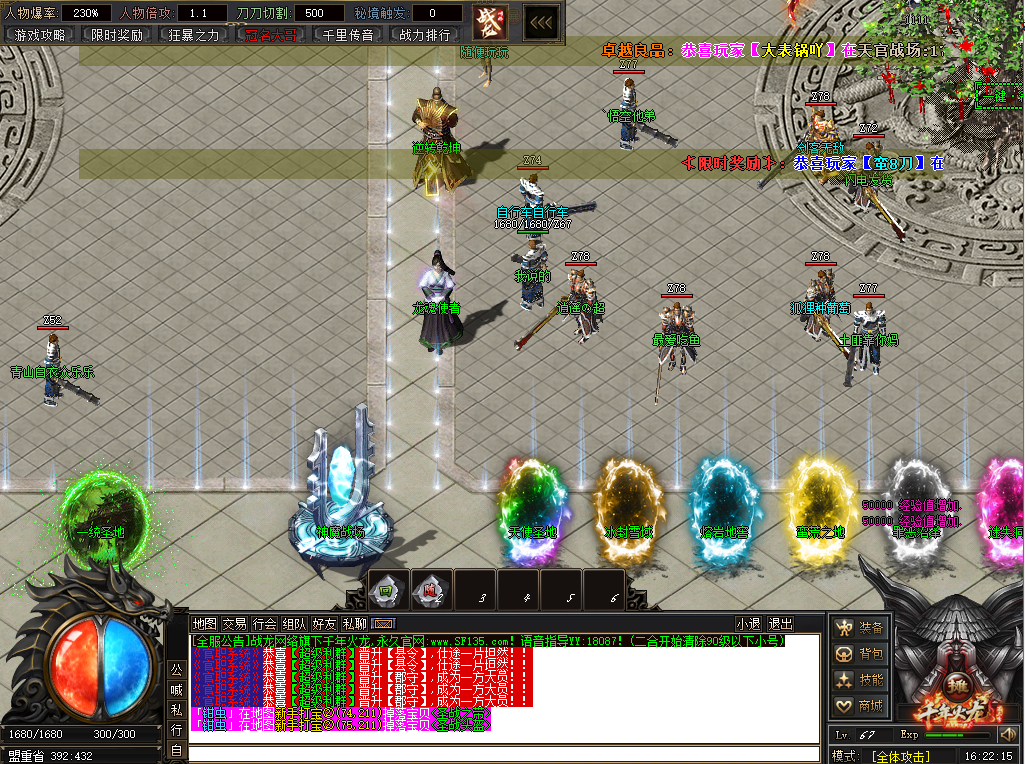The width and height of the screenshot is (1025, 764).
Task: Collapse the top bar with the triple-arrow button
Action: [x=541, y=21]
